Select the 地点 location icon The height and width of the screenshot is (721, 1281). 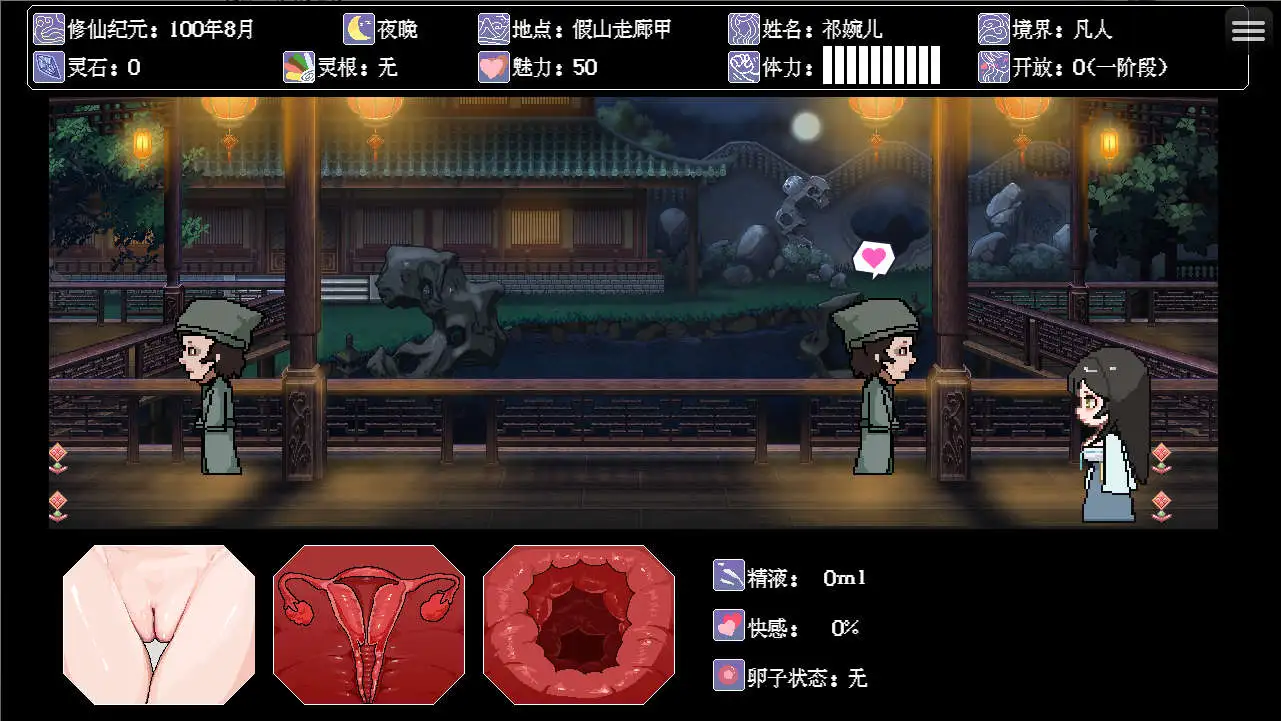pyautogui.click(x=492, y=28)
